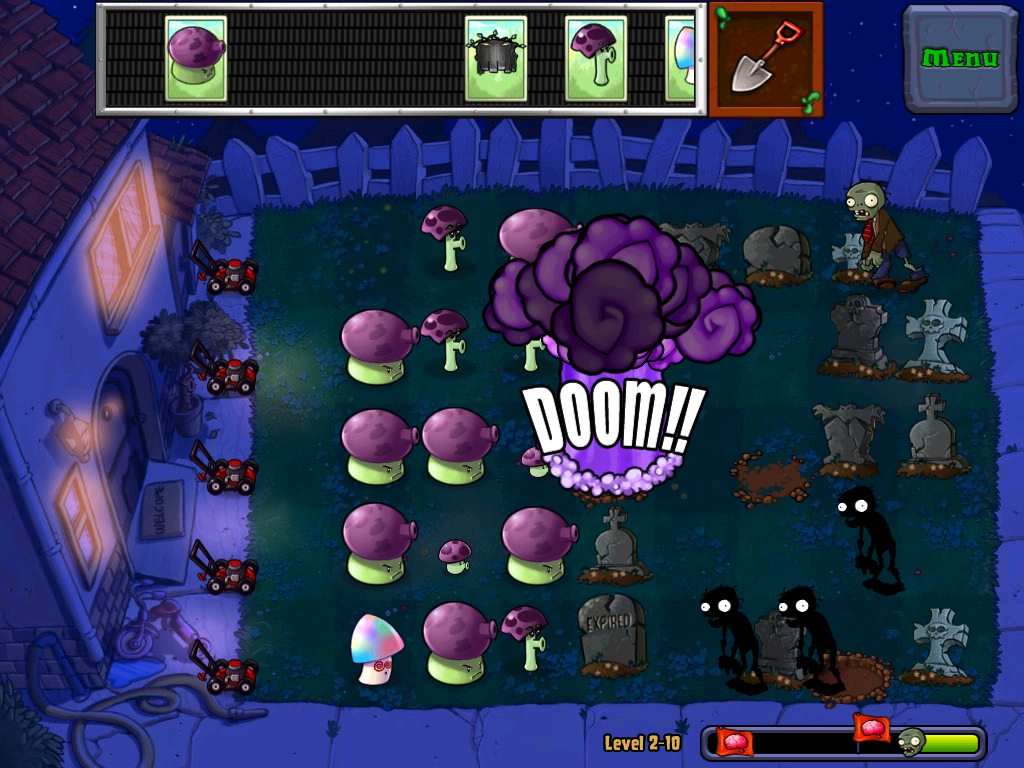Select the Fume-shroom seed card
Screen dimensions: 1024x768
195,59
